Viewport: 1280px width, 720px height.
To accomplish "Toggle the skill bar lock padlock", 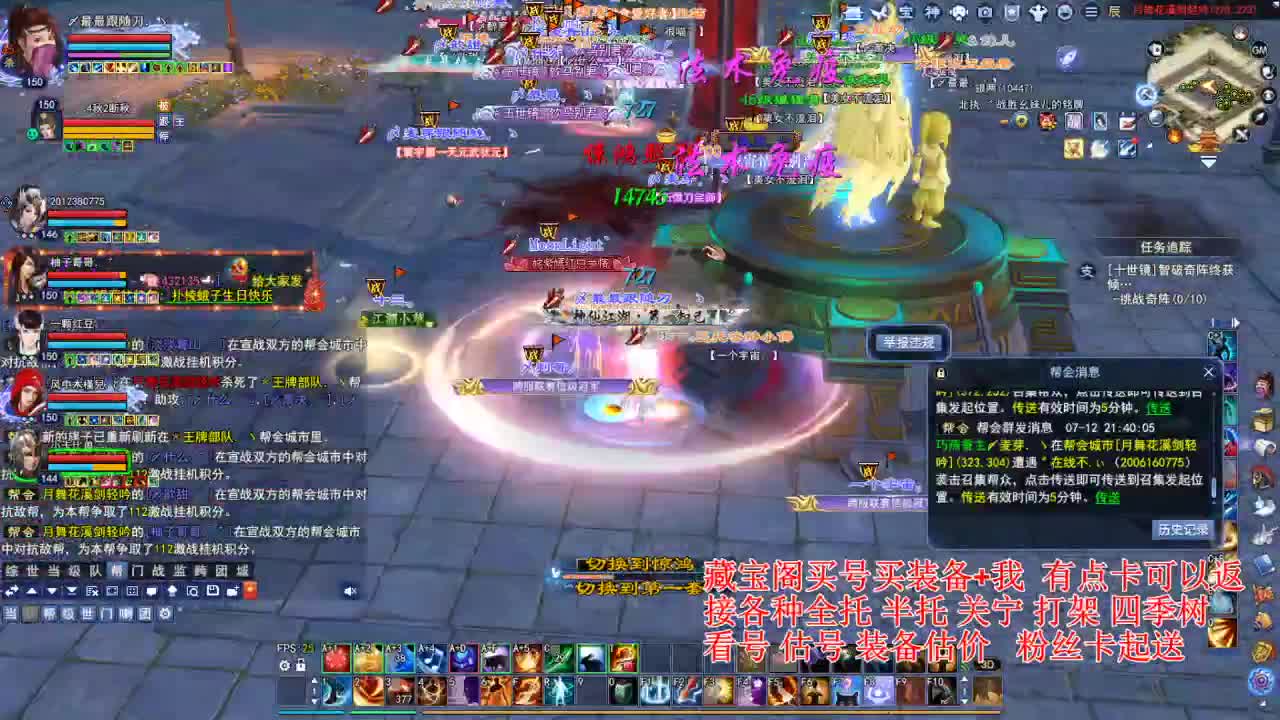I will 301,665.
